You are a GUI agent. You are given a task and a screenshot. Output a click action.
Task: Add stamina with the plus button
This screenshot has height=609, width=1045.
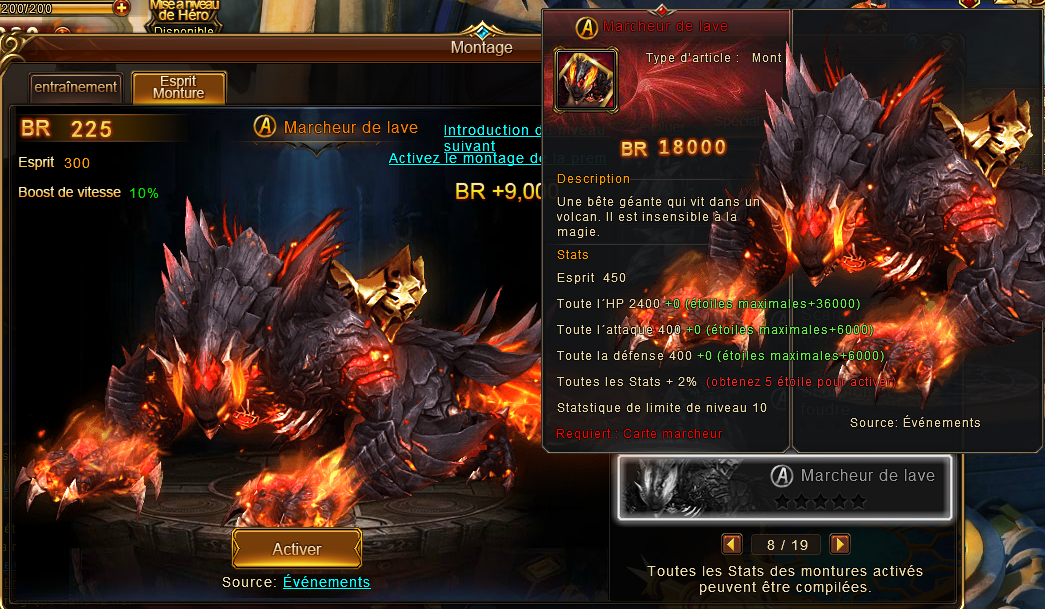pyautogui.click(x=121, y=7)
